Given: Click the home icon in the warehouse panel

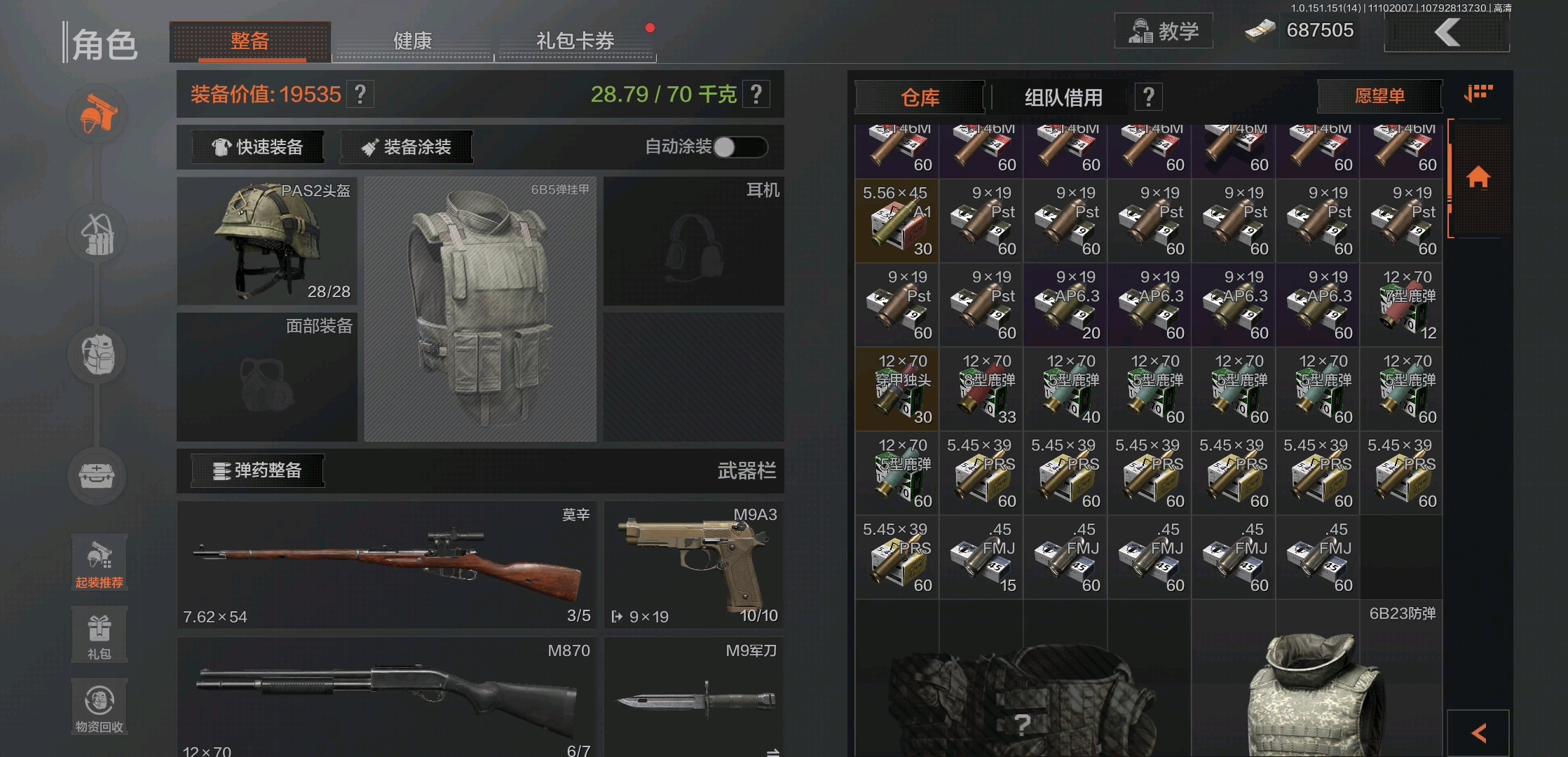Looking at the screenshot, I should (x=1478, y=177).
